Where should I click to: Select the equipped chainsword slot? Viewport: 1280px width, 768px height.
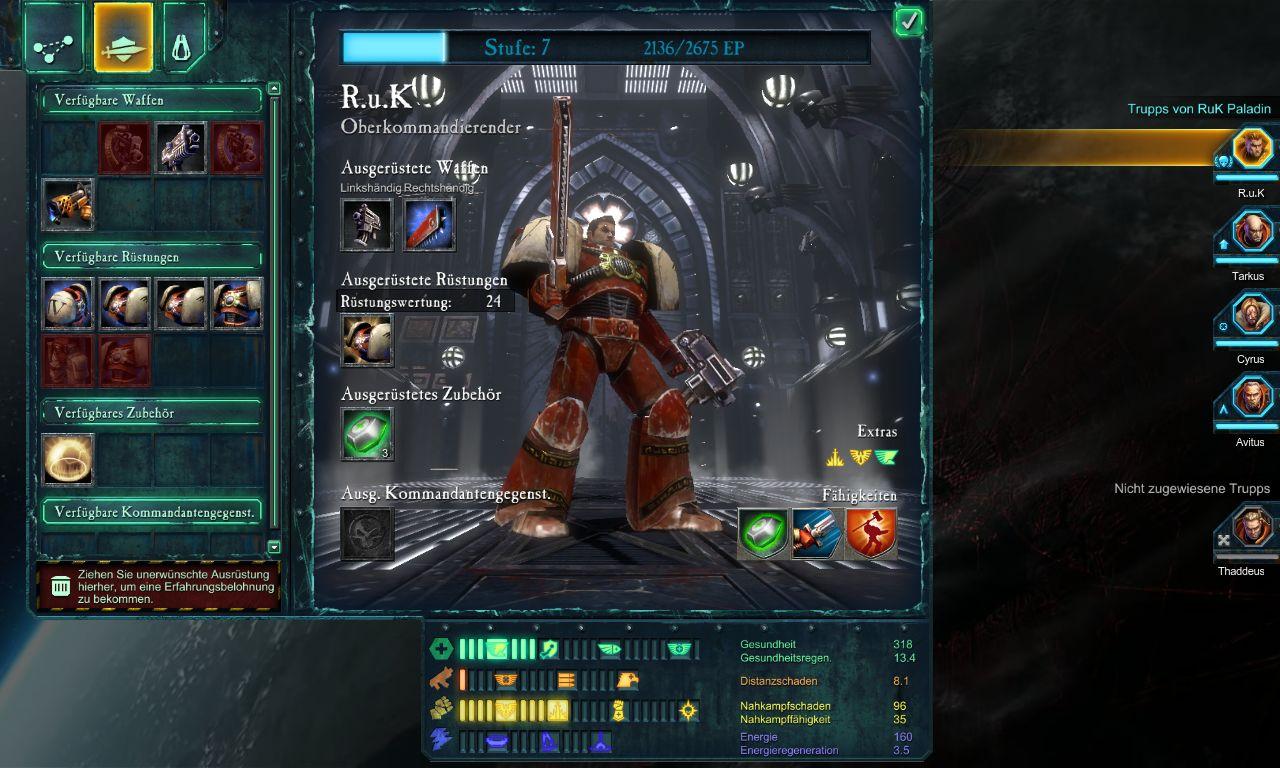point(429,224)
